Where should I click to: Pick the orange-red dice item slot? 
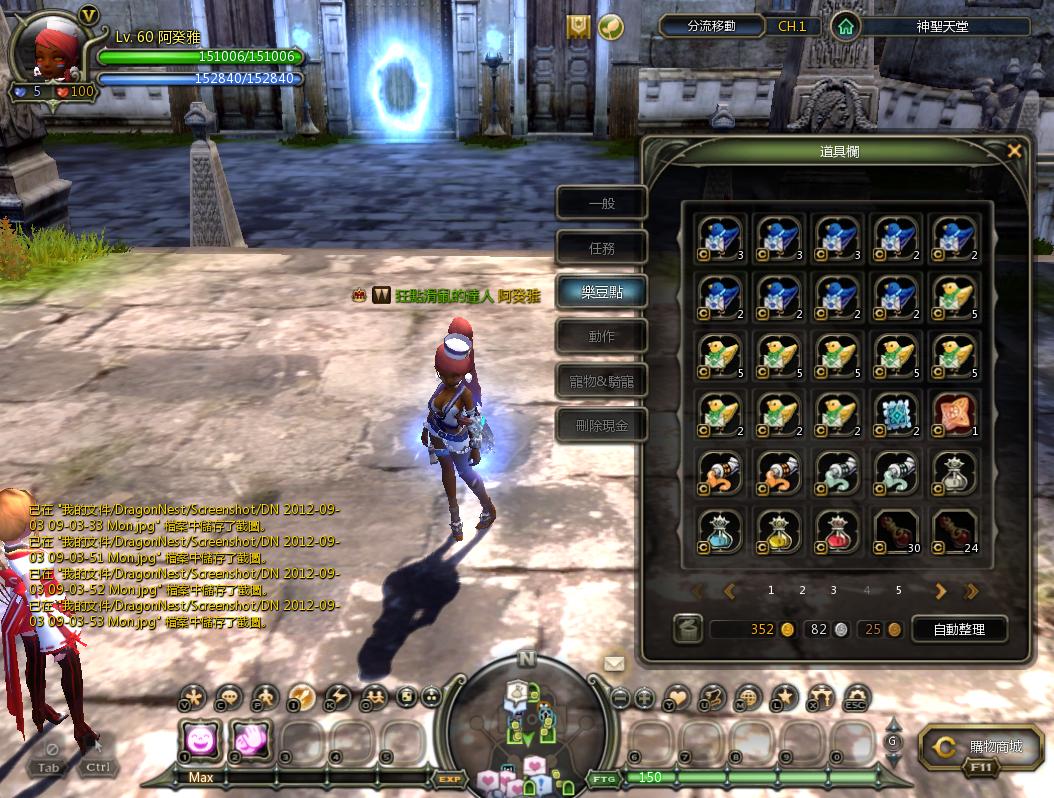point(953,413)
